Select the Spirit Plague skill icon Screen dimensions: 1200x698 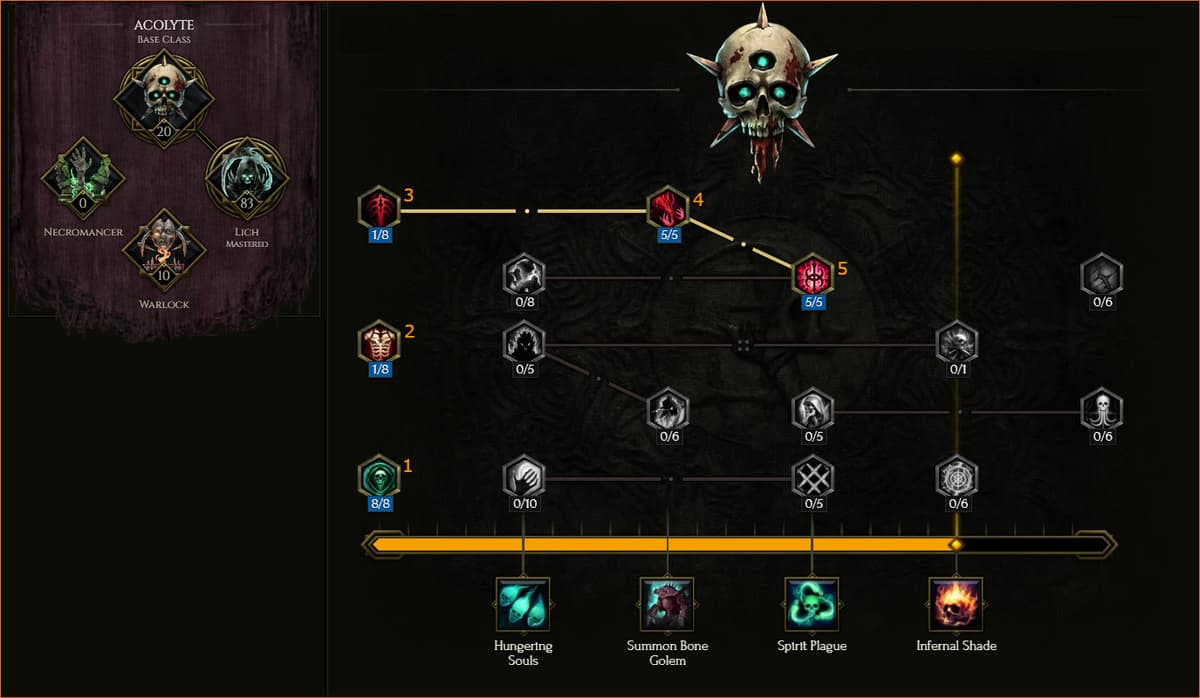(812, 604)
